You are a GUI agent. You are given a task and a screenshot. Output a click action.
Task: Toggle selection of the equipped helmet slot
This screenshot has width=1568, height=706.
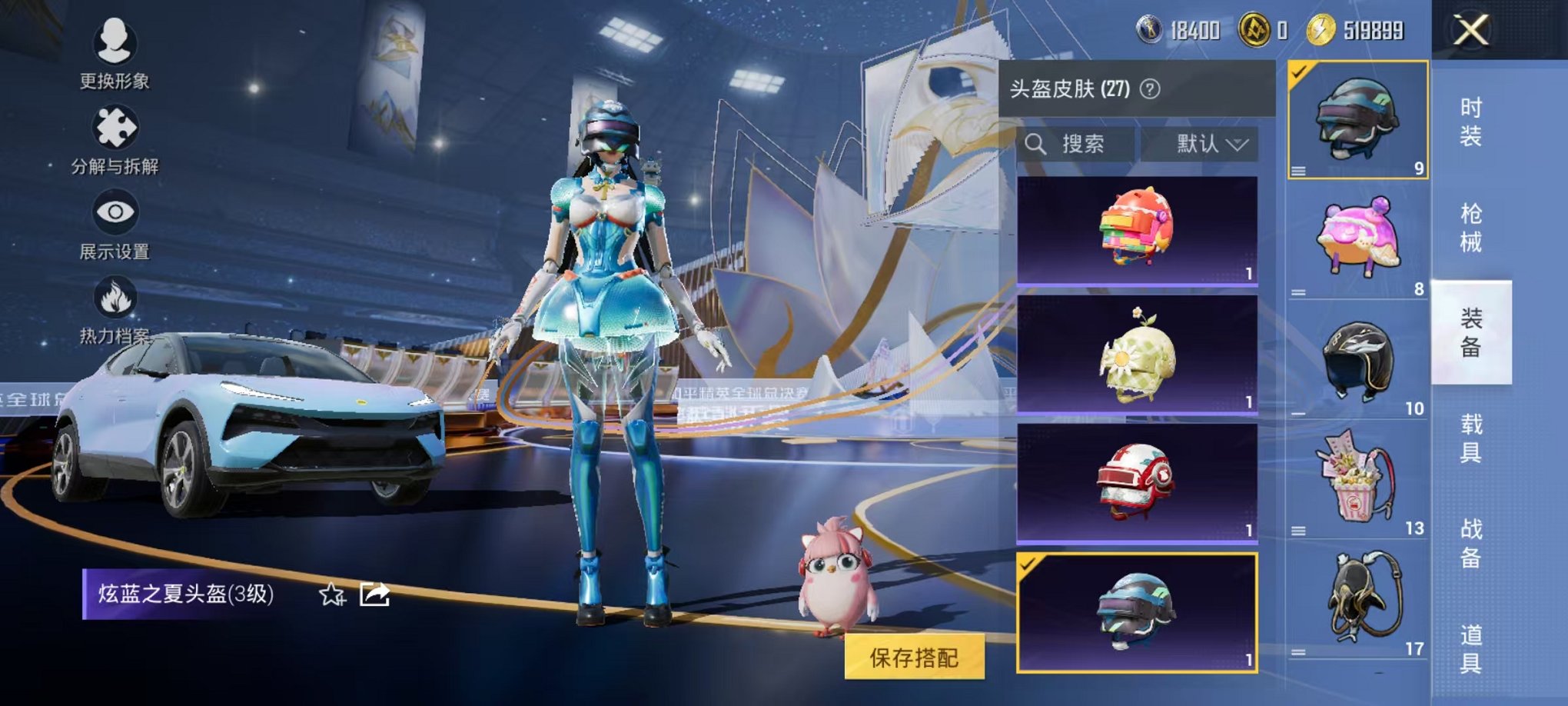[1299, 75]
